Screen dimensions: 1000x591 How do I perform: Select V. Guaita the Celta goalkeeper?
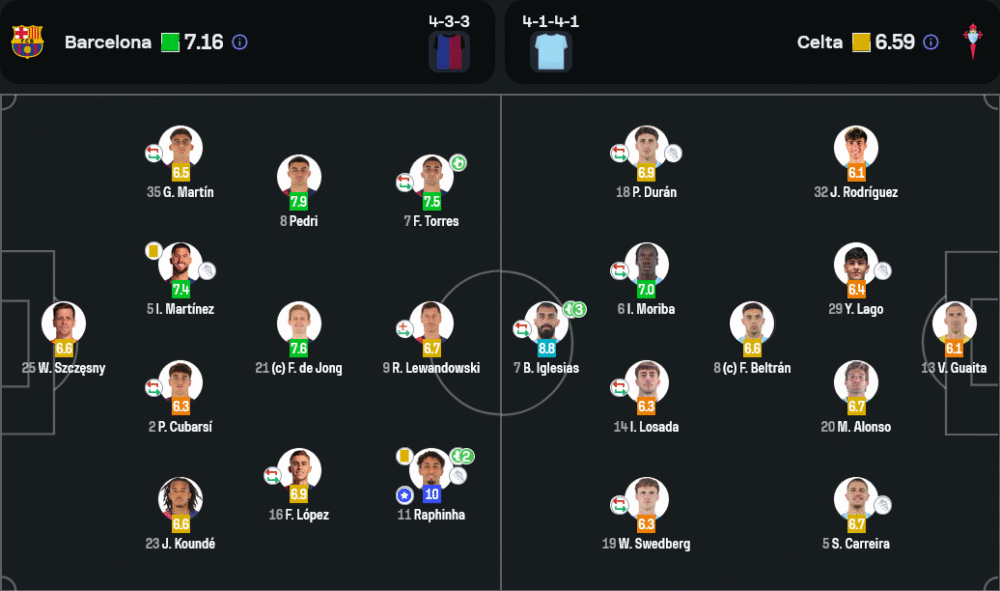(954, 324)
